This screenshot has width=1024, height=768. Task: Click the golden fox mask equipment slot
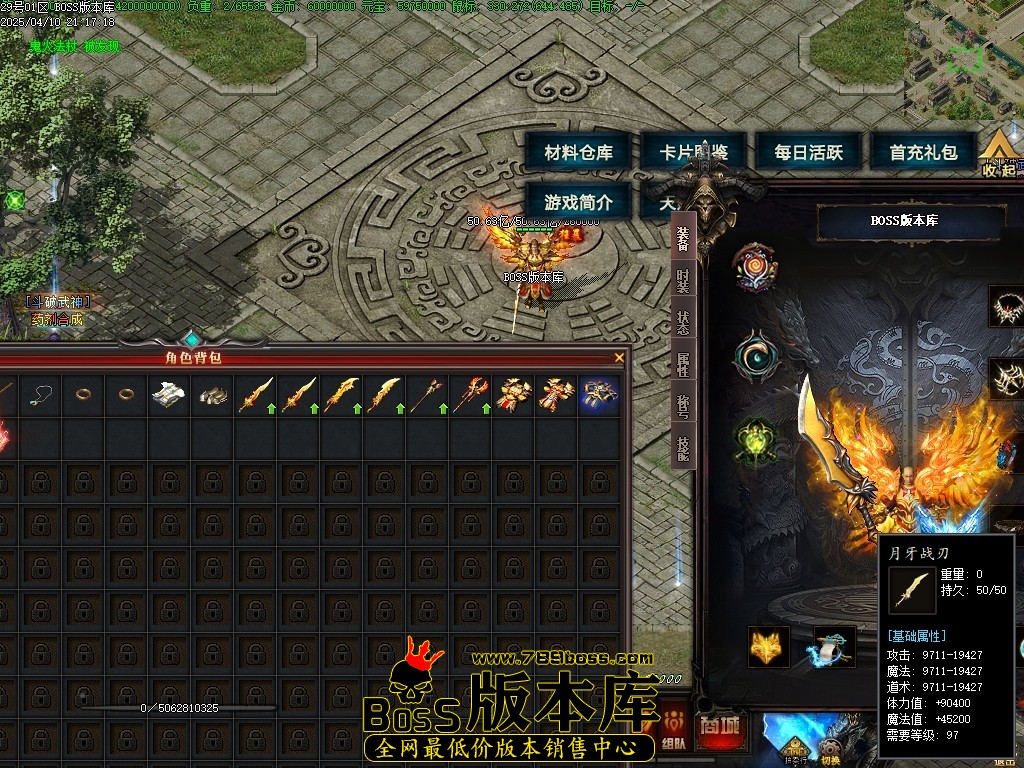[768, 647]
